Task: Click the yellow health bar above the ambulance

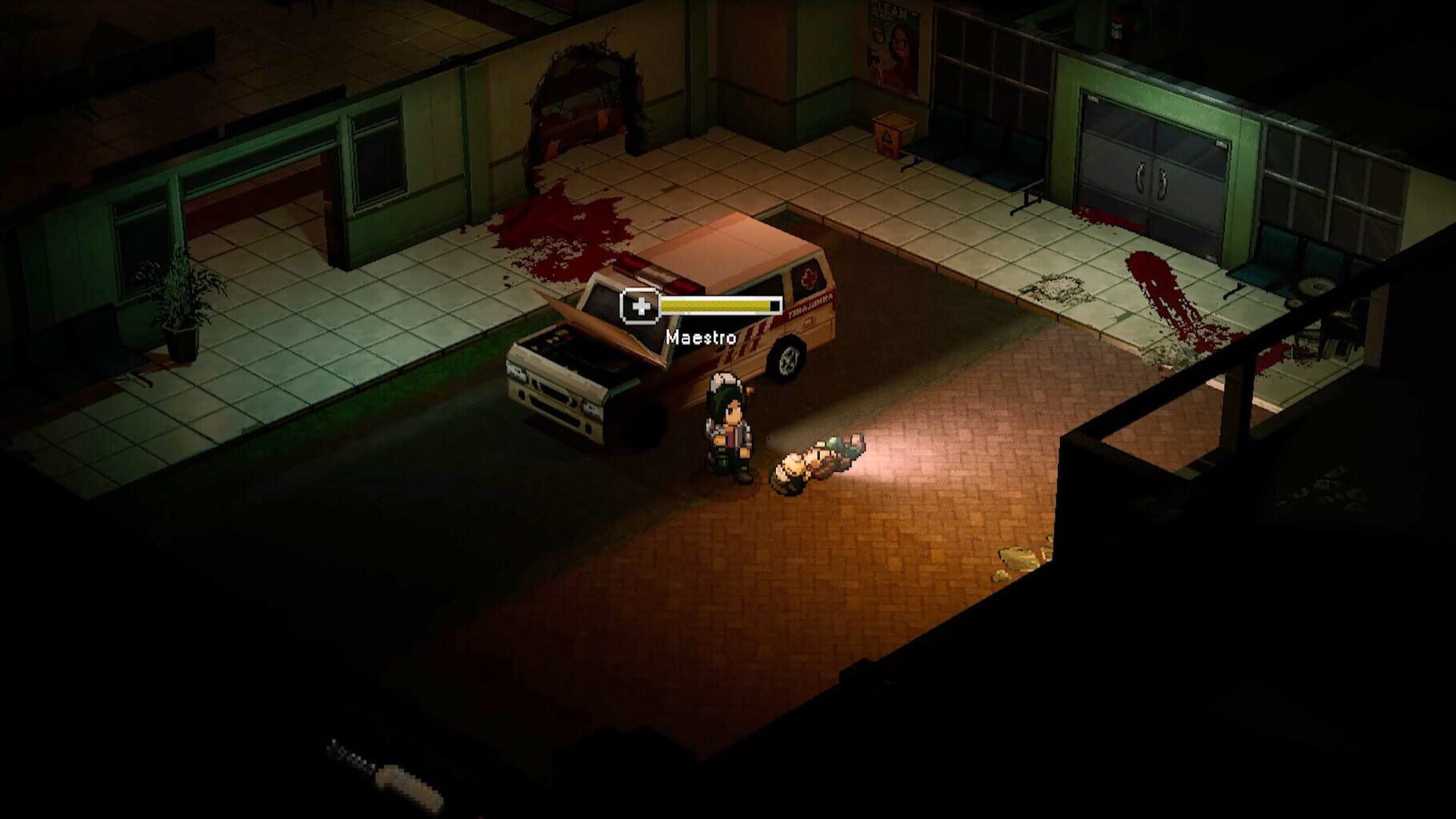Action: [716, 304]
